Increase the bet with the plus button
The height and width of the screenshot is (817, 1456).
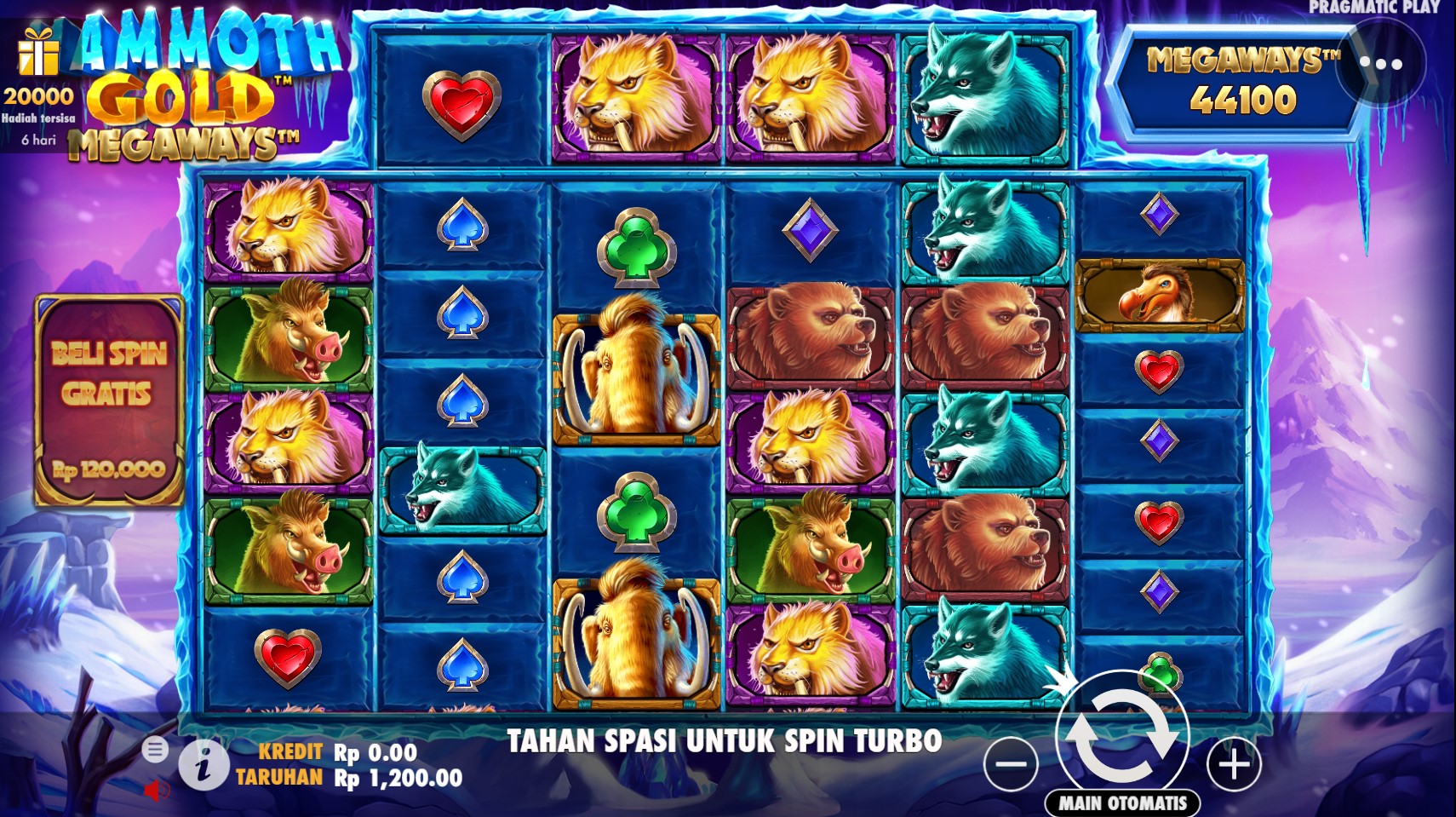[1234, 763]
